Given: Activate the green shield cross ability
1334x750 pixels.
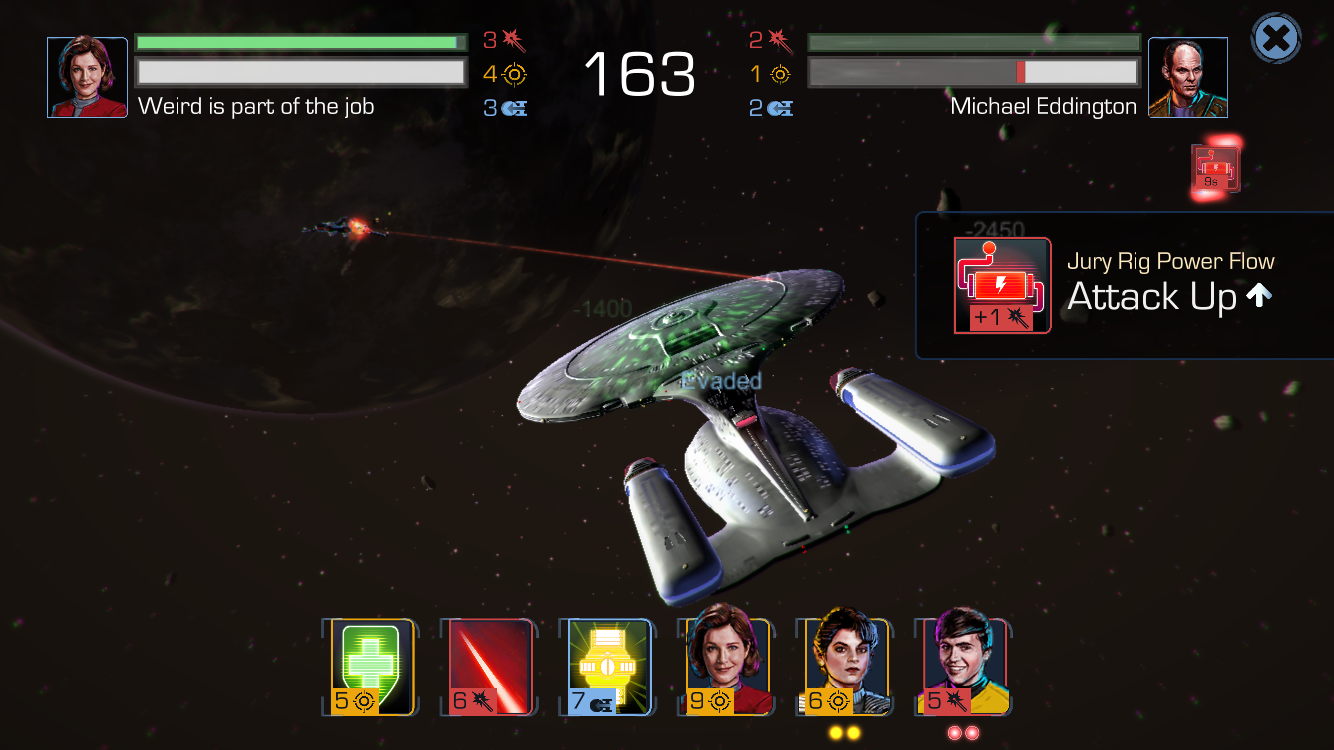Looking at the screenshot, I should click(x=373, y=668).
